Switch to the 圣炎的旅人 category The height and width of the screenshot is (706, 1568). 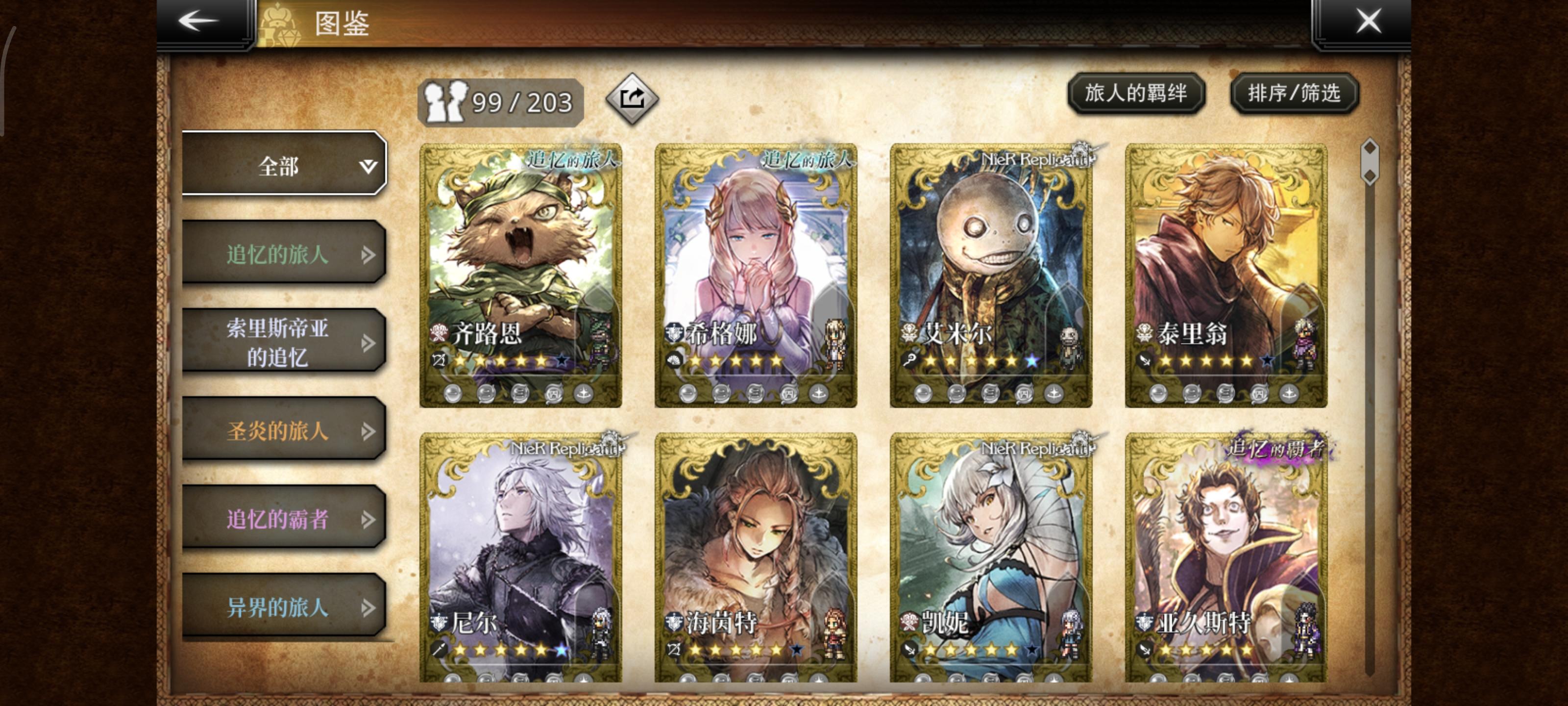pyautogui.click(x=280, y=430)
